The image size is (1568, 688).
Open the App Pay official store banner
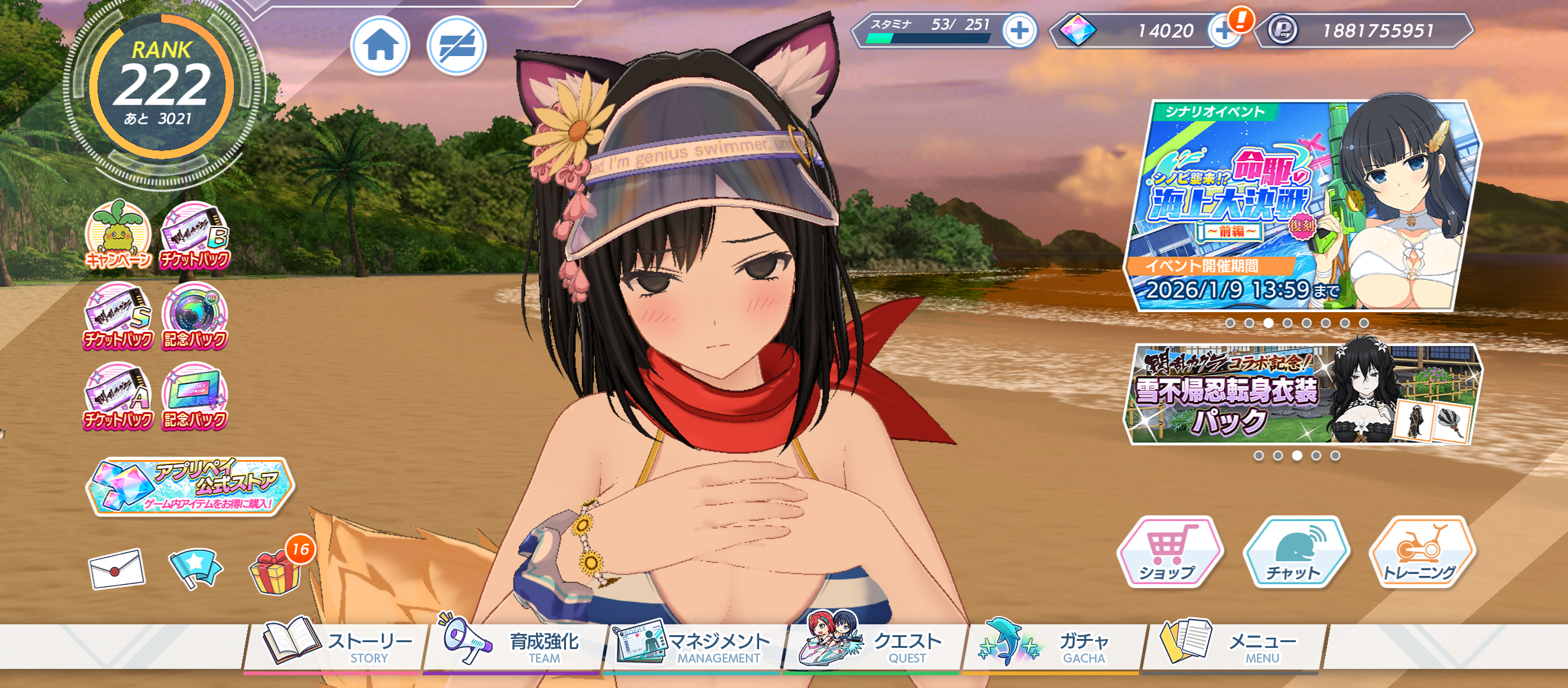[x=190, y=486]
